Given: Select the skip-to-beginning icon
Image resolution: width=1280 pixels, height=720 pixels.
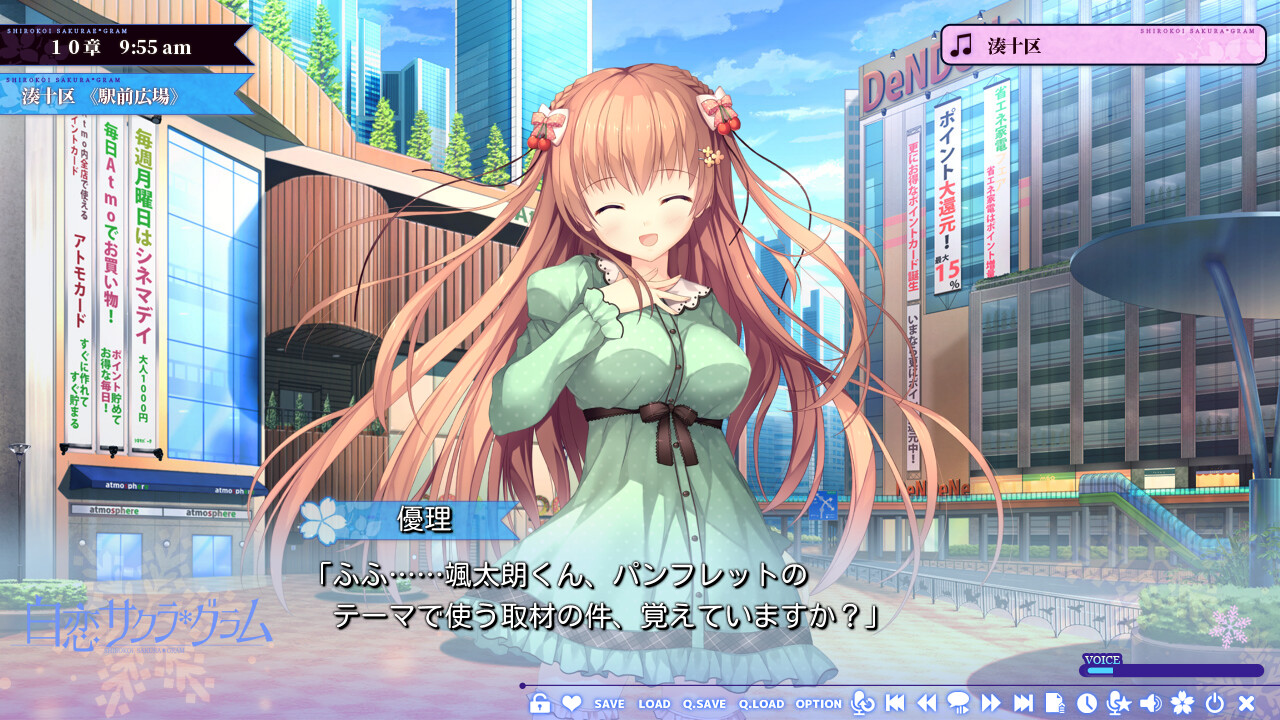Looking at the screenshot, I should (897, 703).
